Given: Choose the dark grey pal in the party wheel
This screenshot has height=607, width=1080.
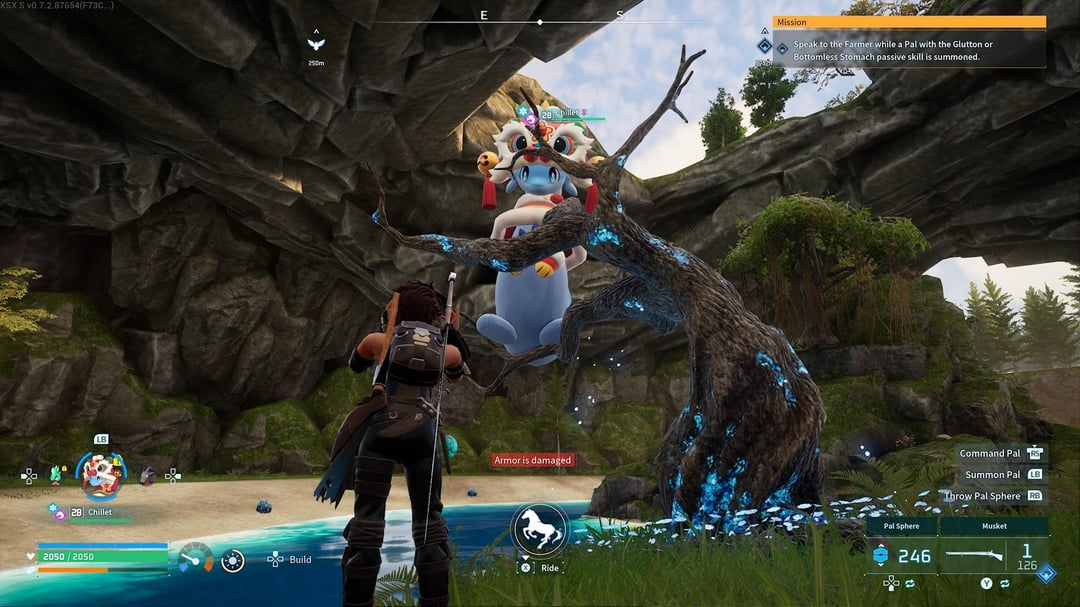Looking at the screenshot, I should pos(147,476).
